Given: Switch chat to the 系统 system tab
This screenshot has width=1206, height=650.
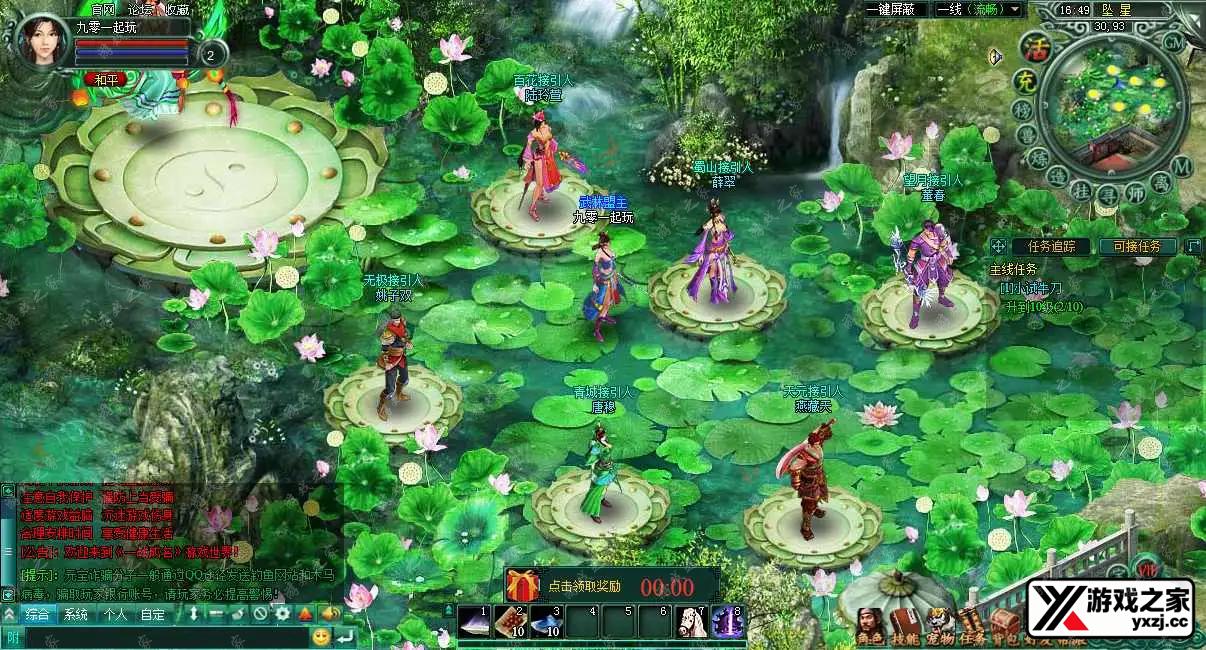Looking at the screenshot, I should coord(76,614).
